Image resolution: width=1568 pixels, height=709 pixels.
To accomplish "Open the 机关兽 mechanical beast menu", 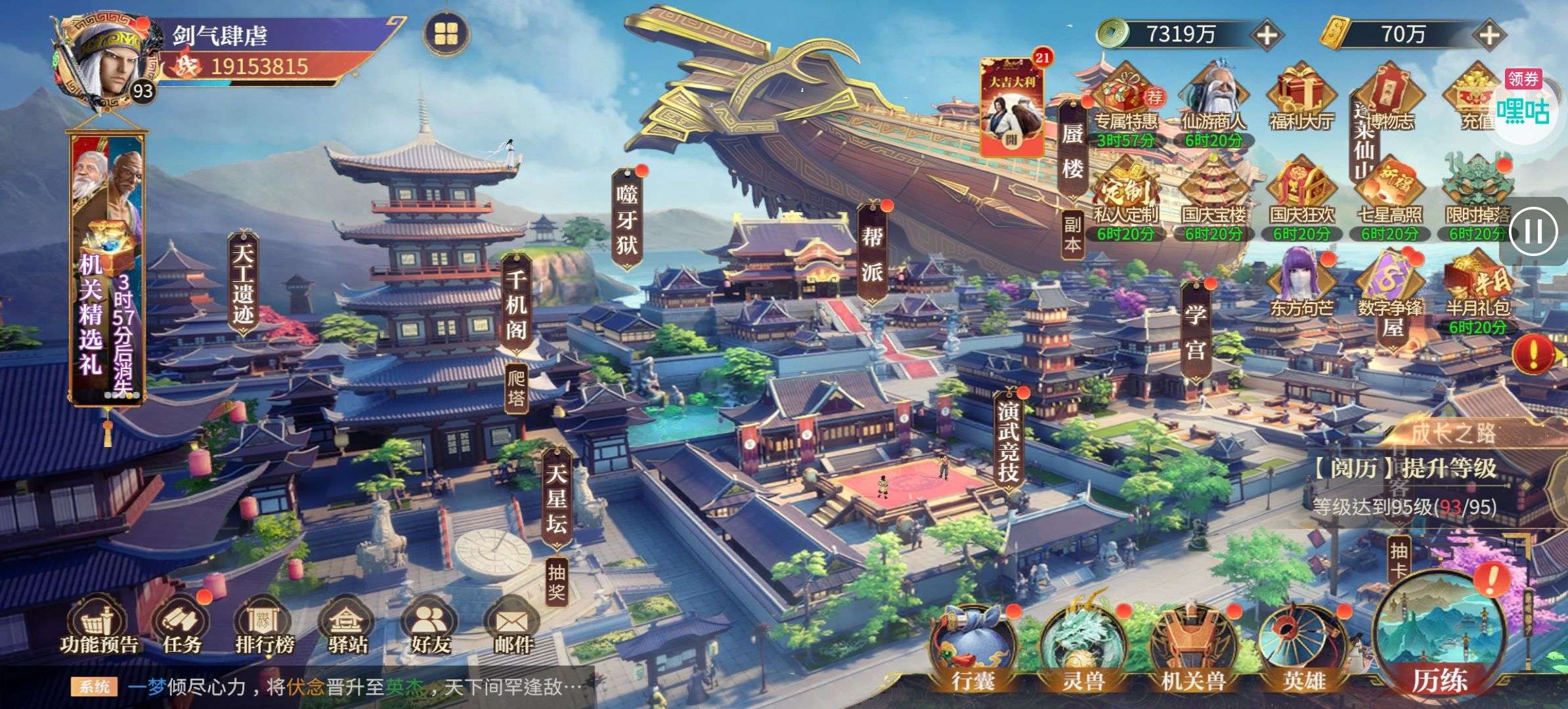I will tap(1193, 649).
